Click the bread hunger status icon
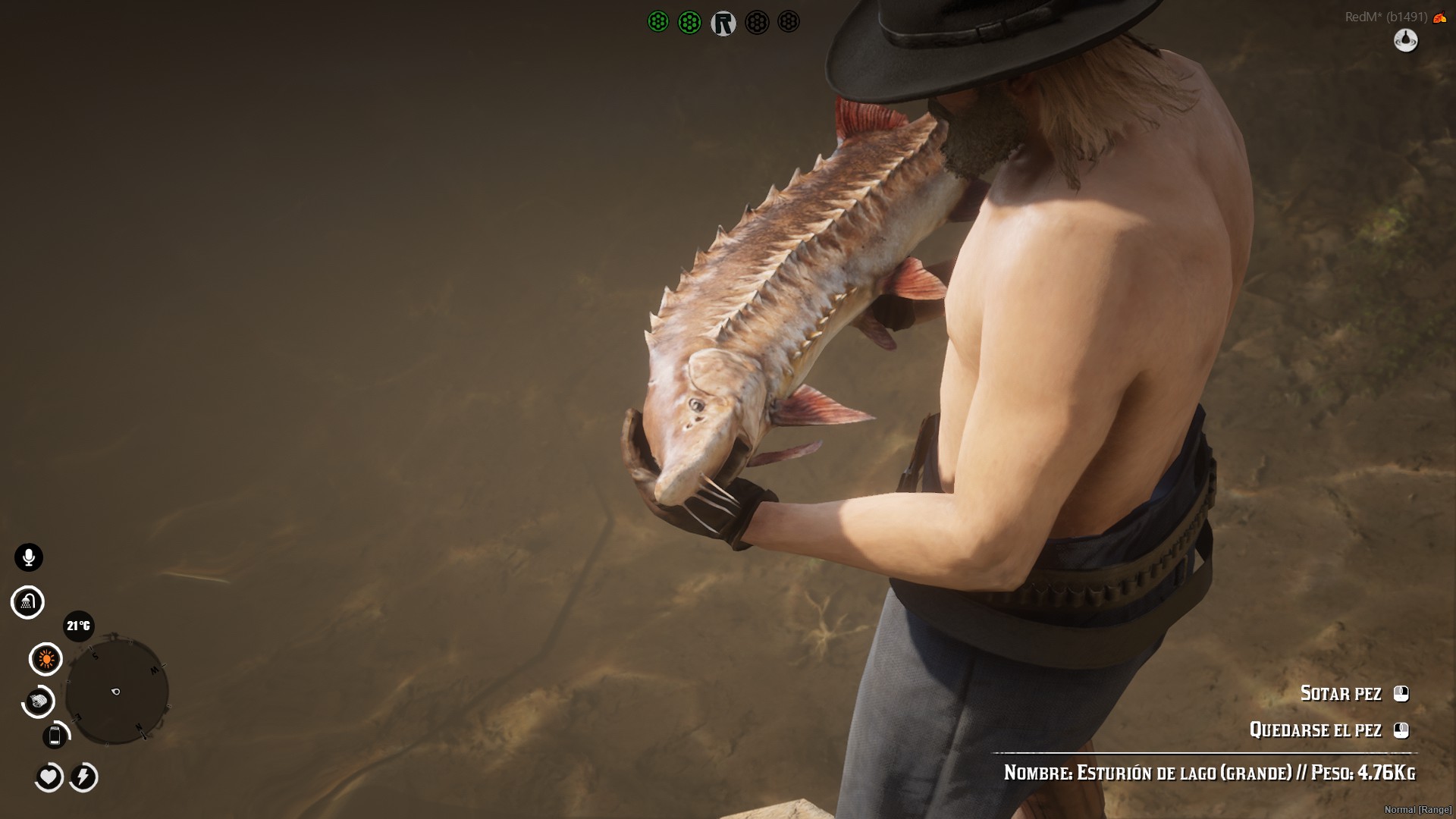This screenshot has width=1456, height=819. coord(39,701)
